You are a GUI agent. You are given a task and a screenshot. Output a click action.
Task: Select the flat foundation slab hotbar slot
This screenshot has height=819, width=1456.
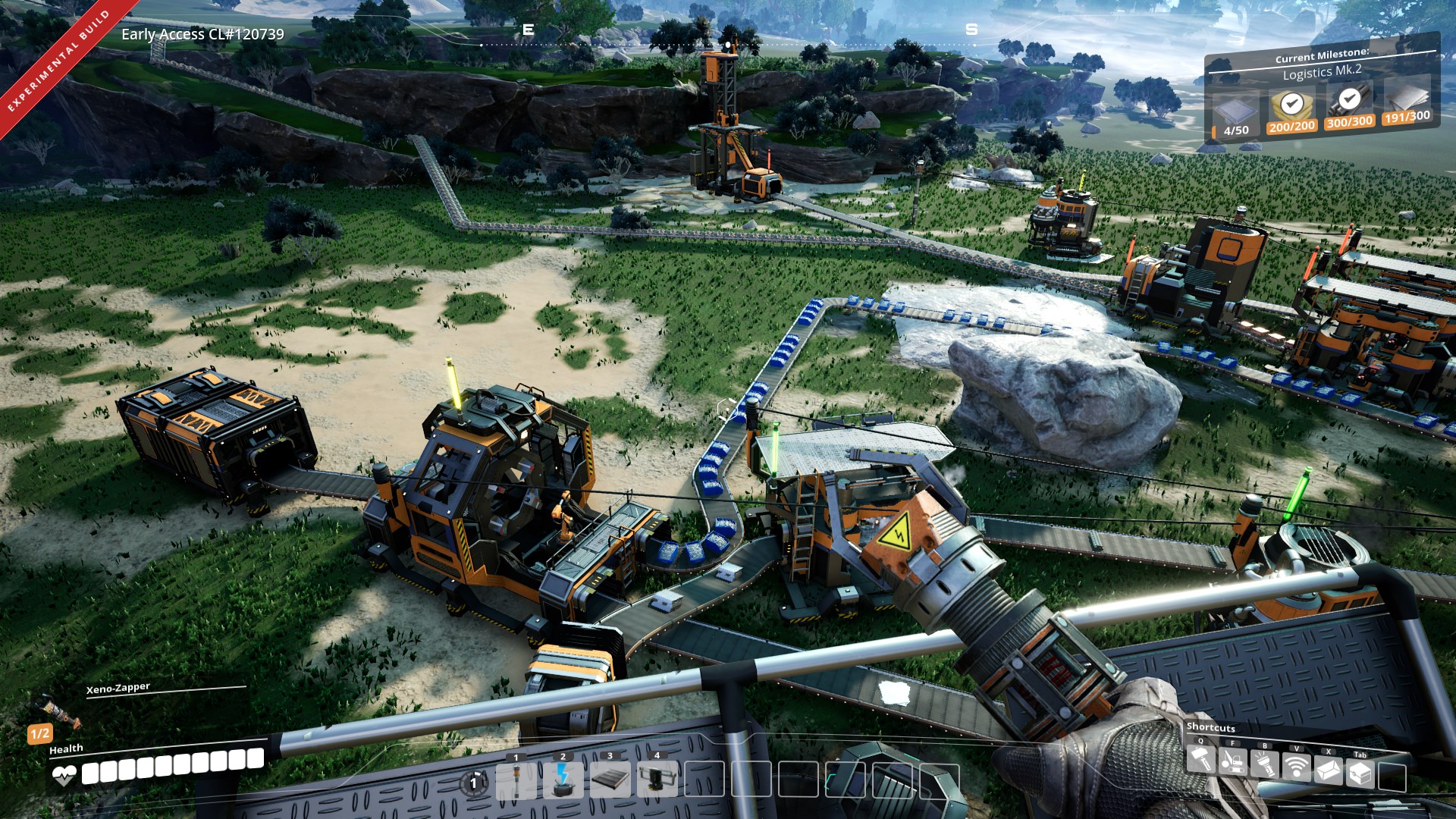610,780
